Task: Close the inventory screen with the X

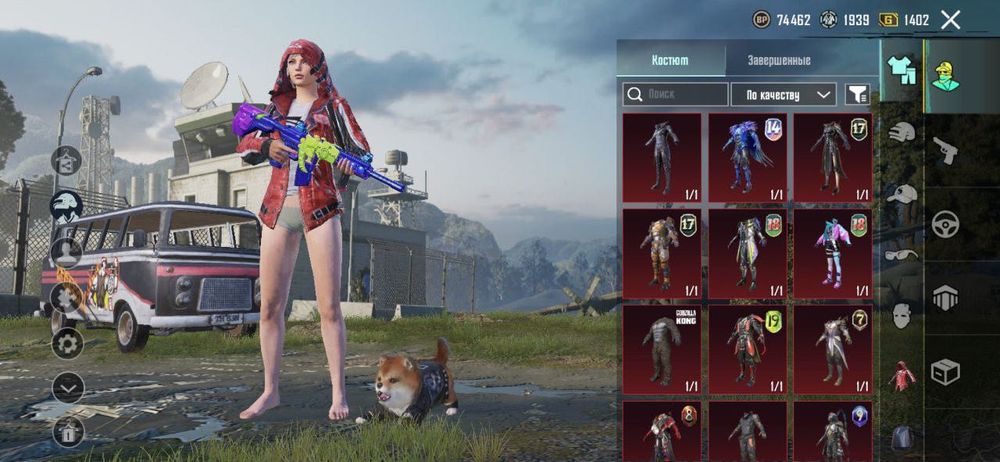Action: pos(950,19)
